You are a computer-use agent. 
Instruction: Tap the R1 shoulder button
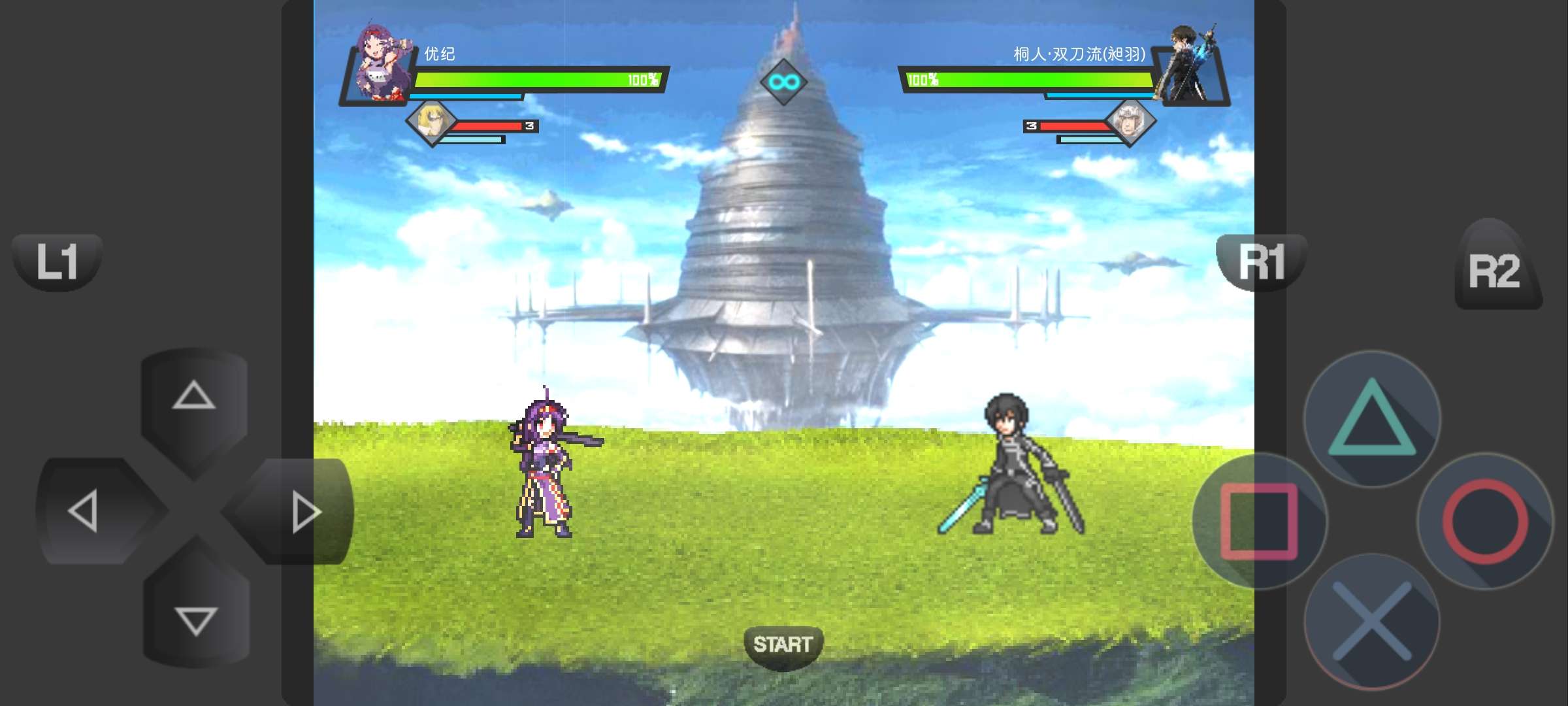click(1261, 262)
